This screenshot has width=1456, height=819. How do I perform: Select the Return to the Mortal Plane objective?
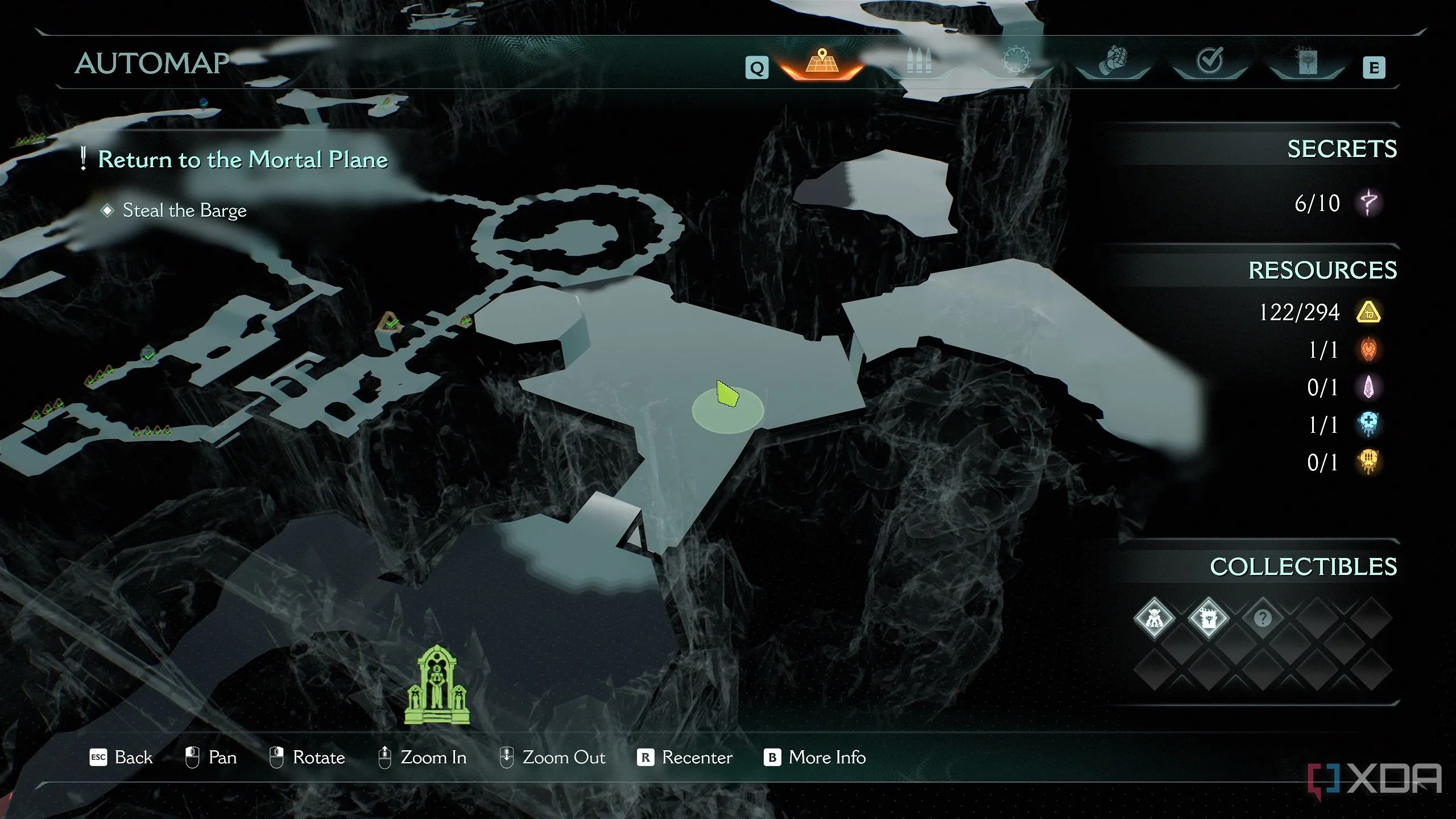tap(243, 159)
